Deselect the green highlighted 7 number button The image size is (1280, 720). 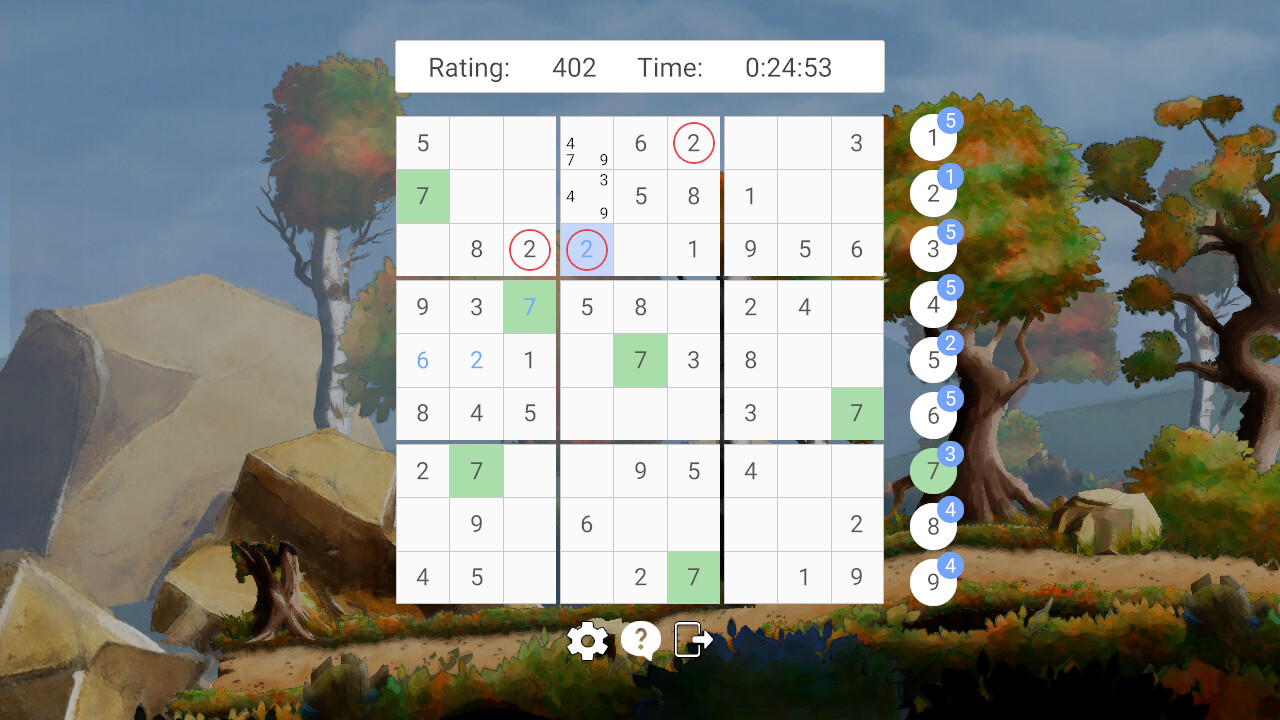tap(932, 470)
